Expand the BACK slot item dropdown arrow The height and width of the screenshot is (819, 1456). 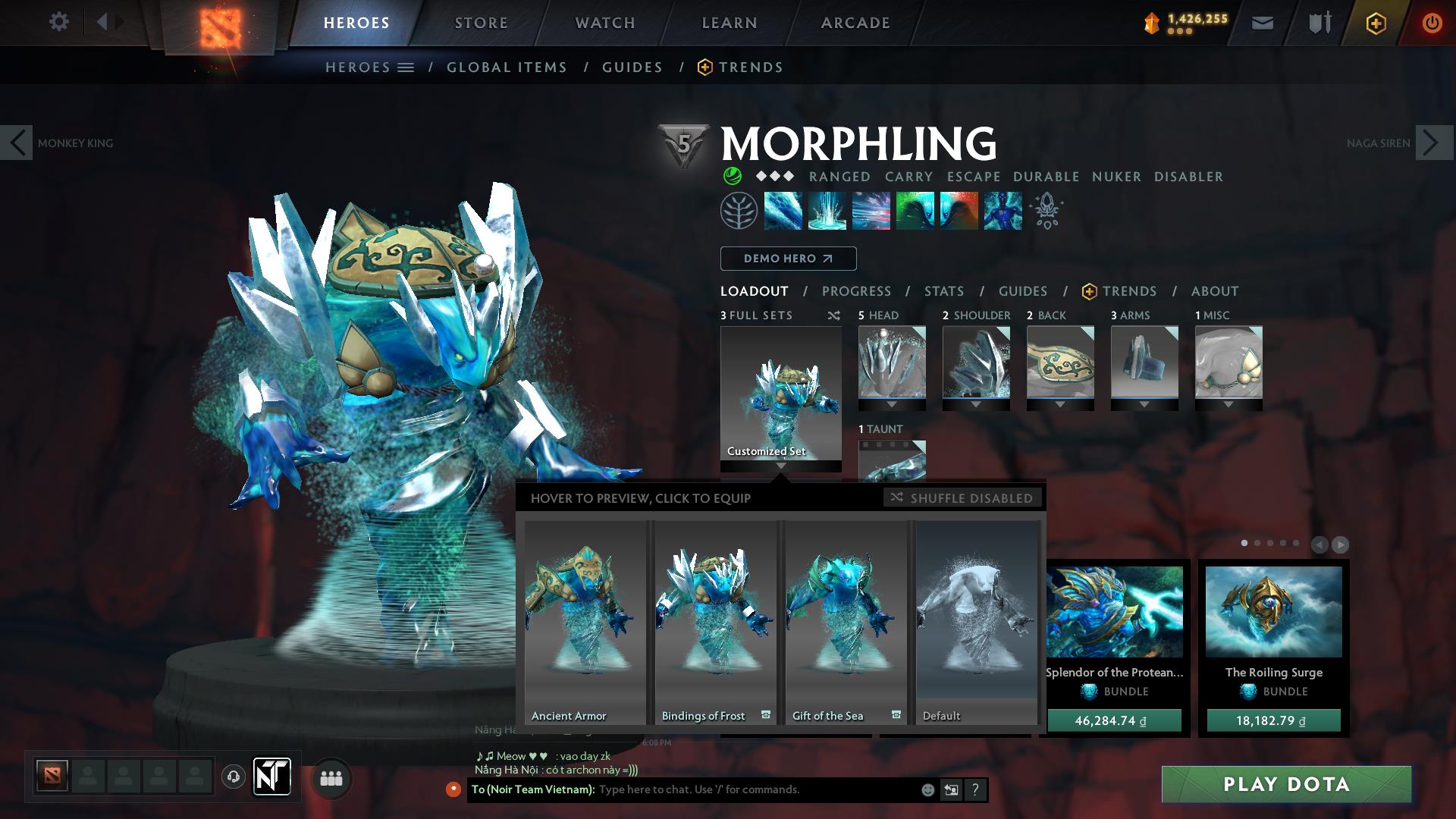click(1060, 404)
